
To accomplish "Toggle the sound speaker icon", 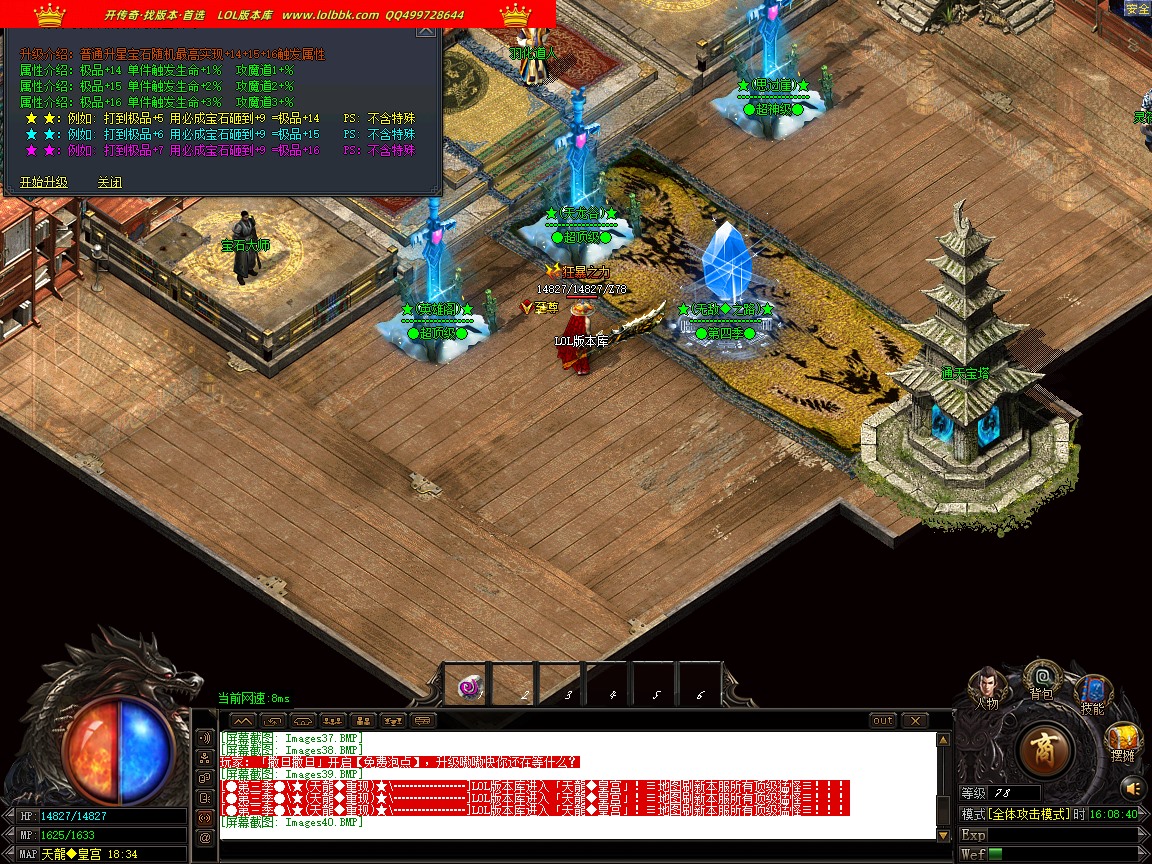I will point(1131,787).
